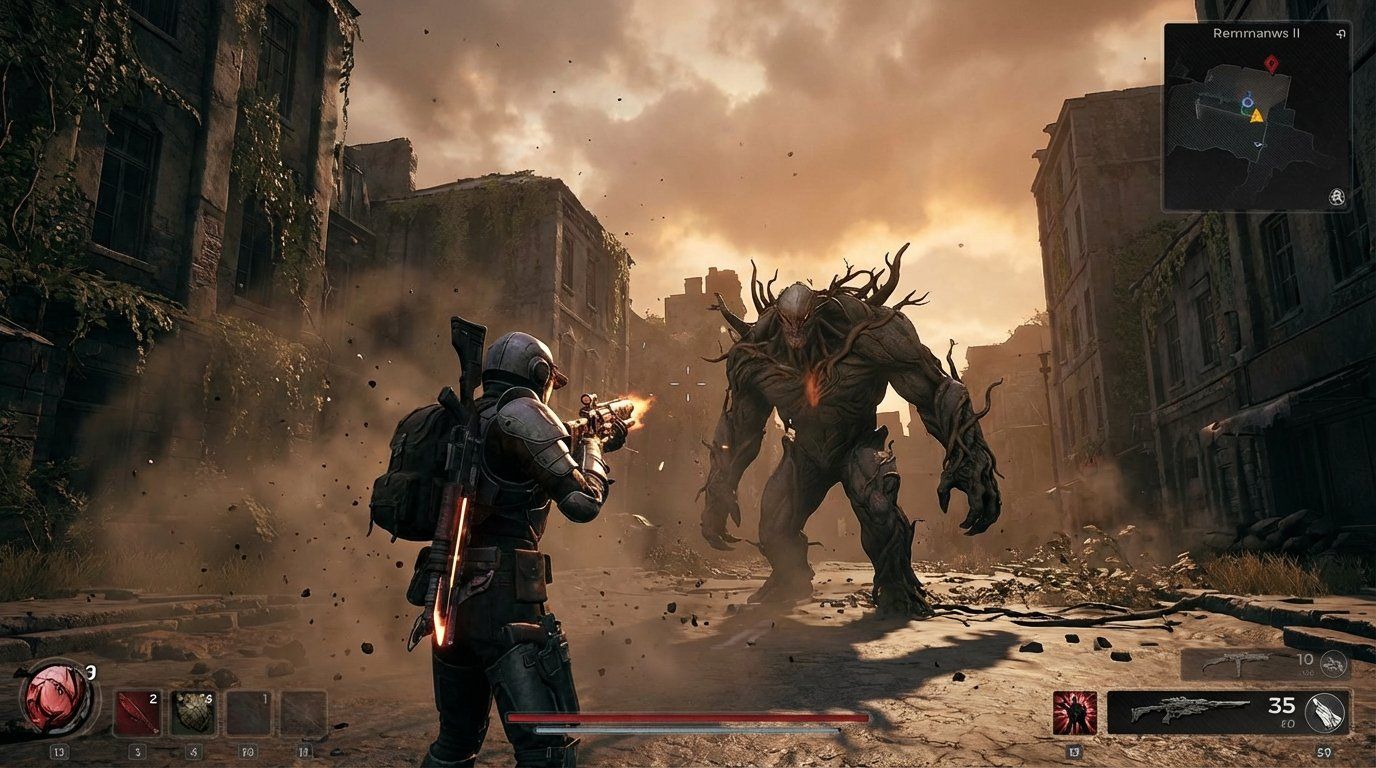Select the relic heart icon bottom left
This screenshot has width=1376, height=768.
(55, 698)
